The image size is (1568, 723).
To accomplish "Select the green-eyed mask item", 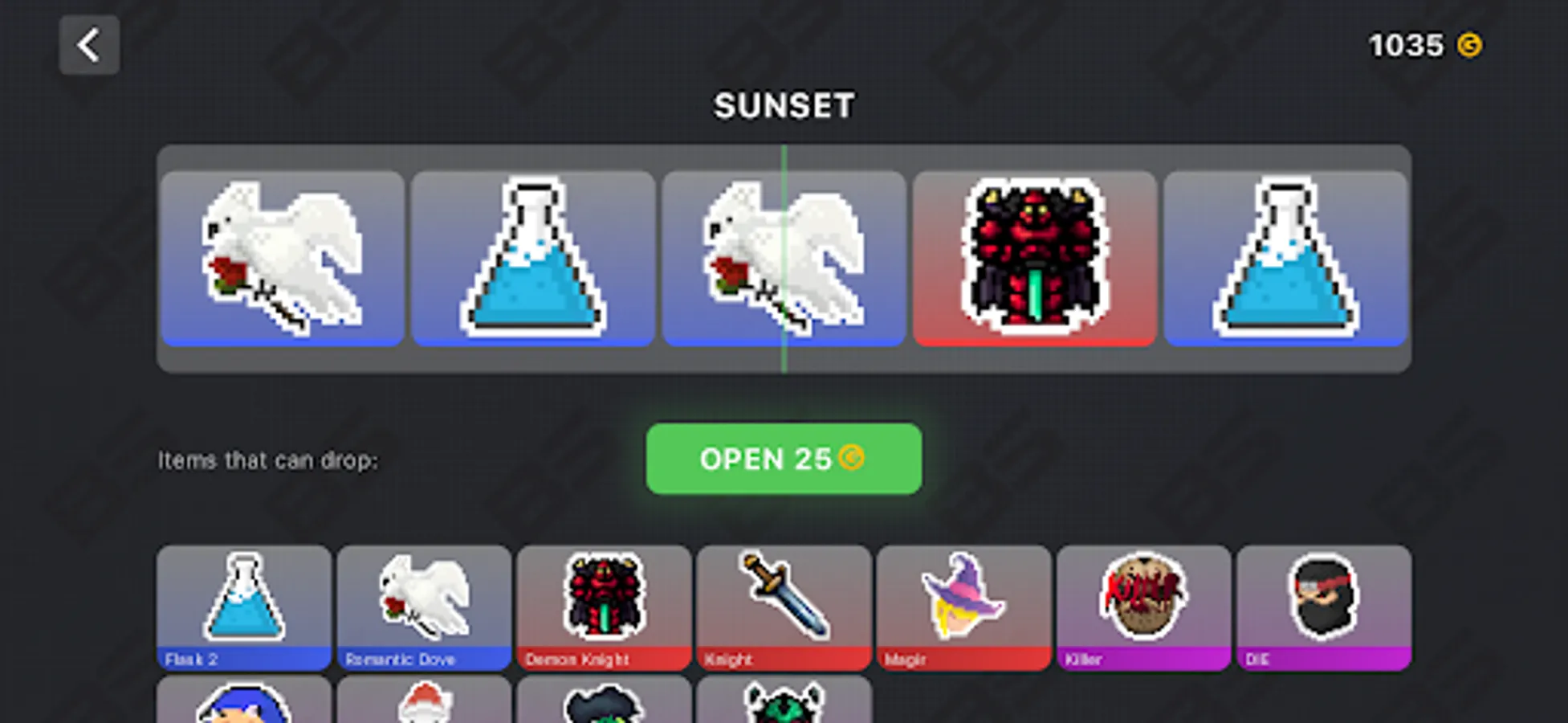I will pyautogui.click(x=783, y=707).
